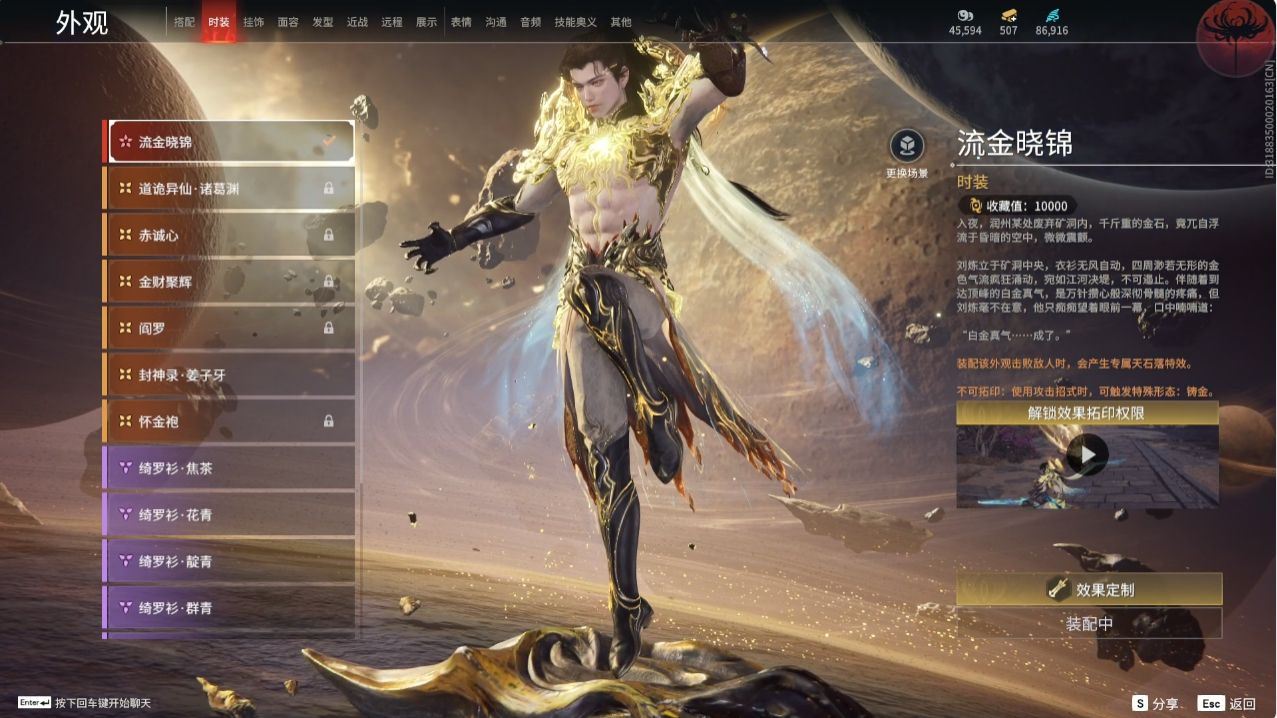Select the 封神录·姜子牙 outfit
This screenshot has height=718, width=1277.
[230, 375]
